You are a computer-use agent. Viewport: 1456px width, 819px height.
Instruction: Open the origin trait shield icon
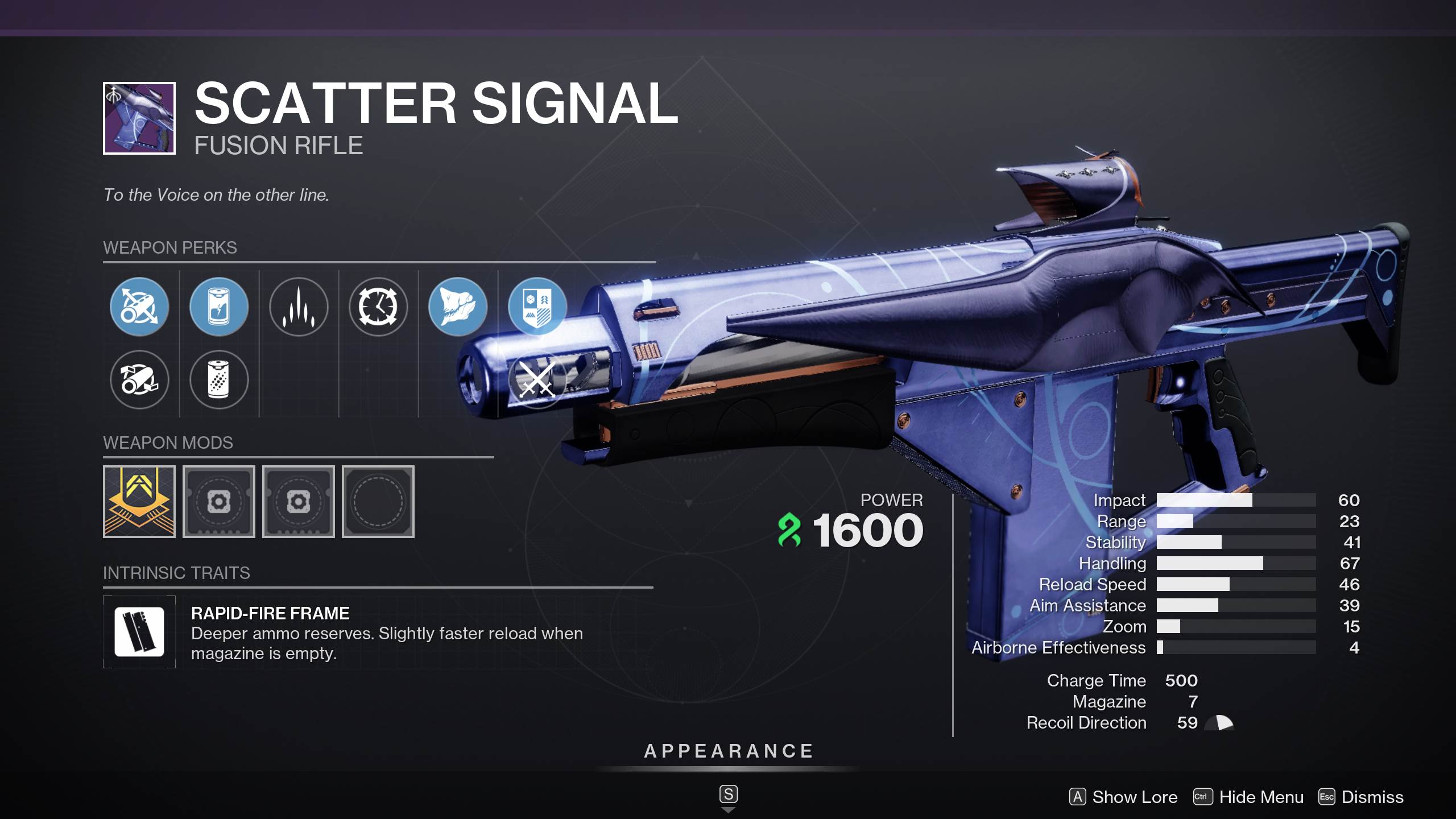[x=538, y=307]
